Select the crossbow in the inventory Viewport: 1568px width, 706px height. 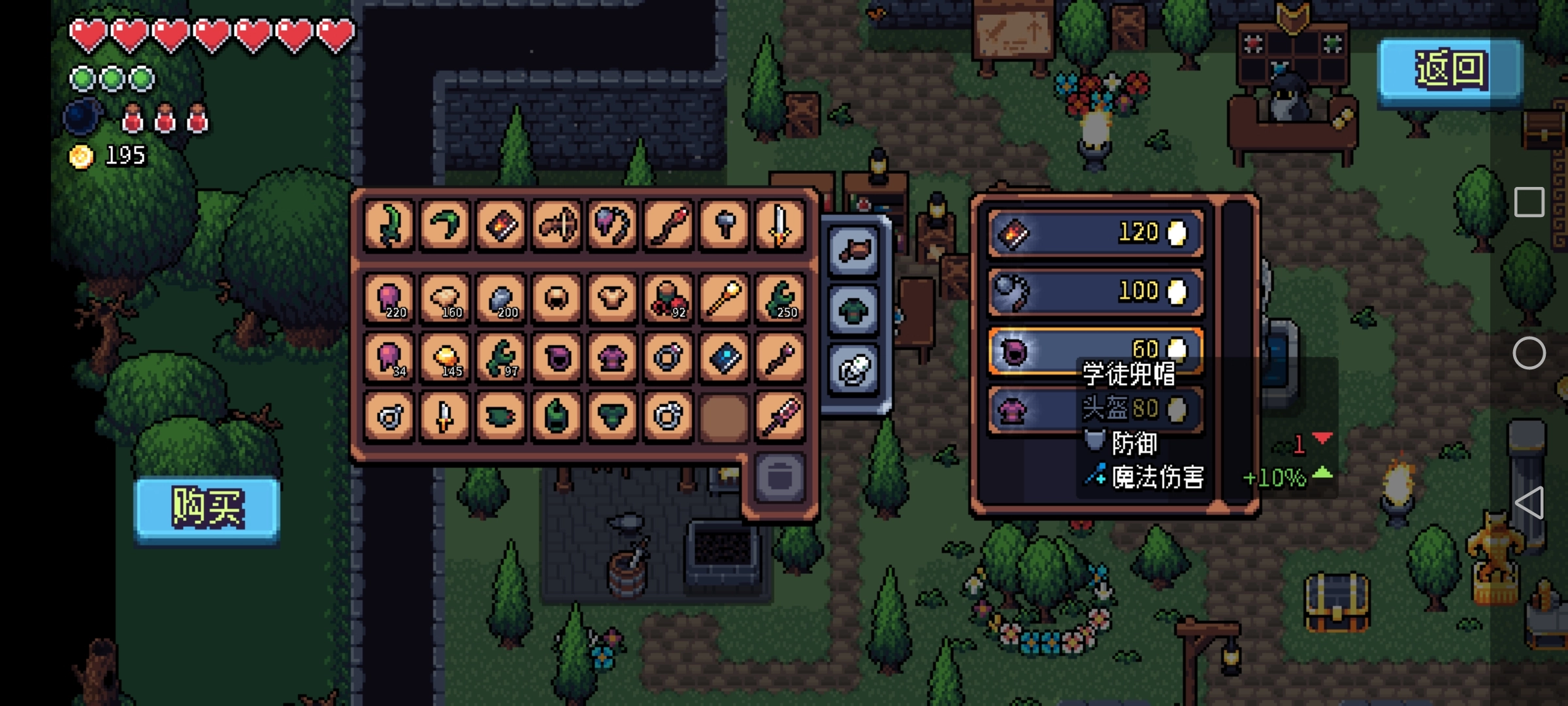click(x=557, y=226)
